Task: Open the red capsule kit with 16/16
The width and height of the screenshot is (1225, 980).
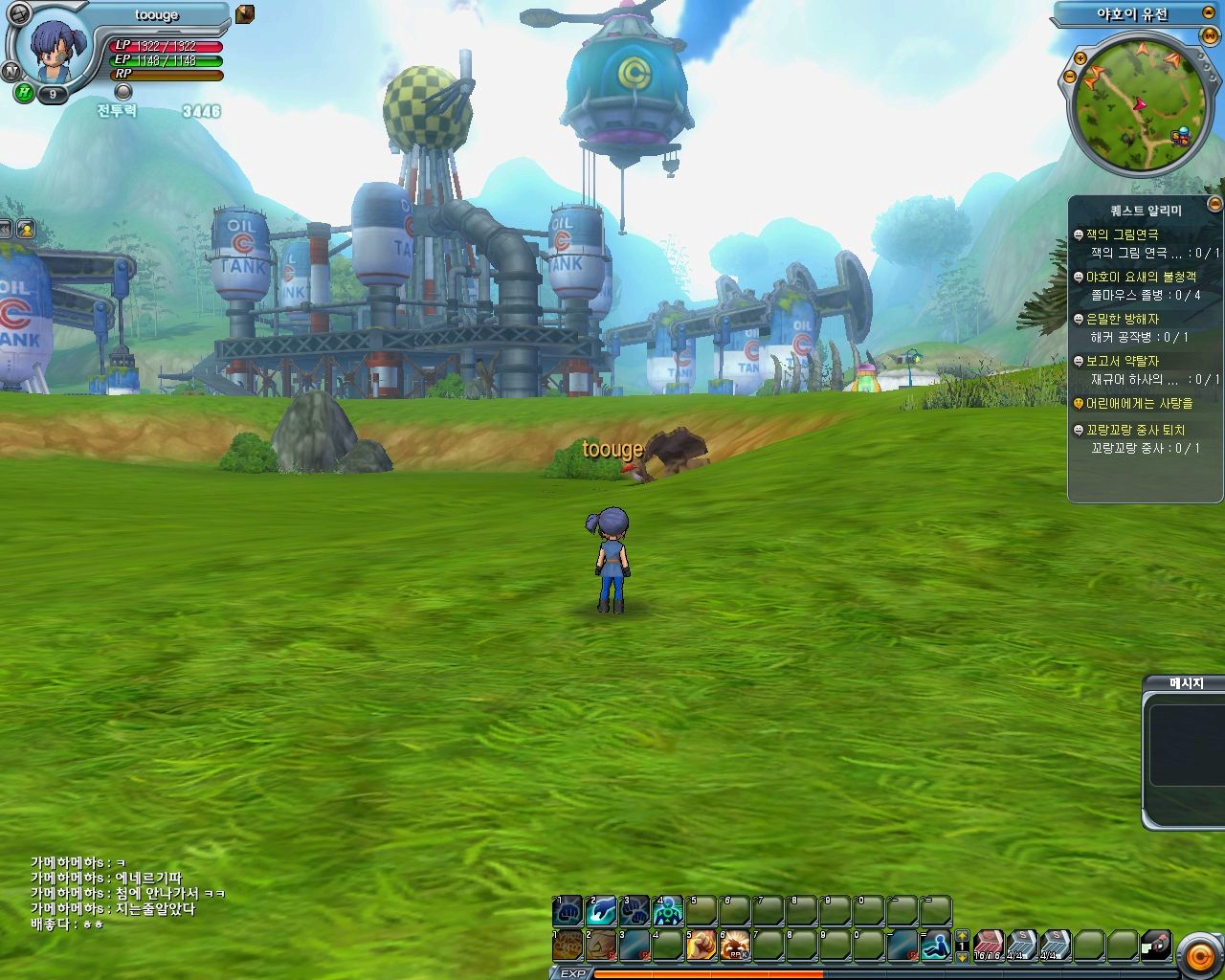Action: pyautogui.click(x=988, y=945)
